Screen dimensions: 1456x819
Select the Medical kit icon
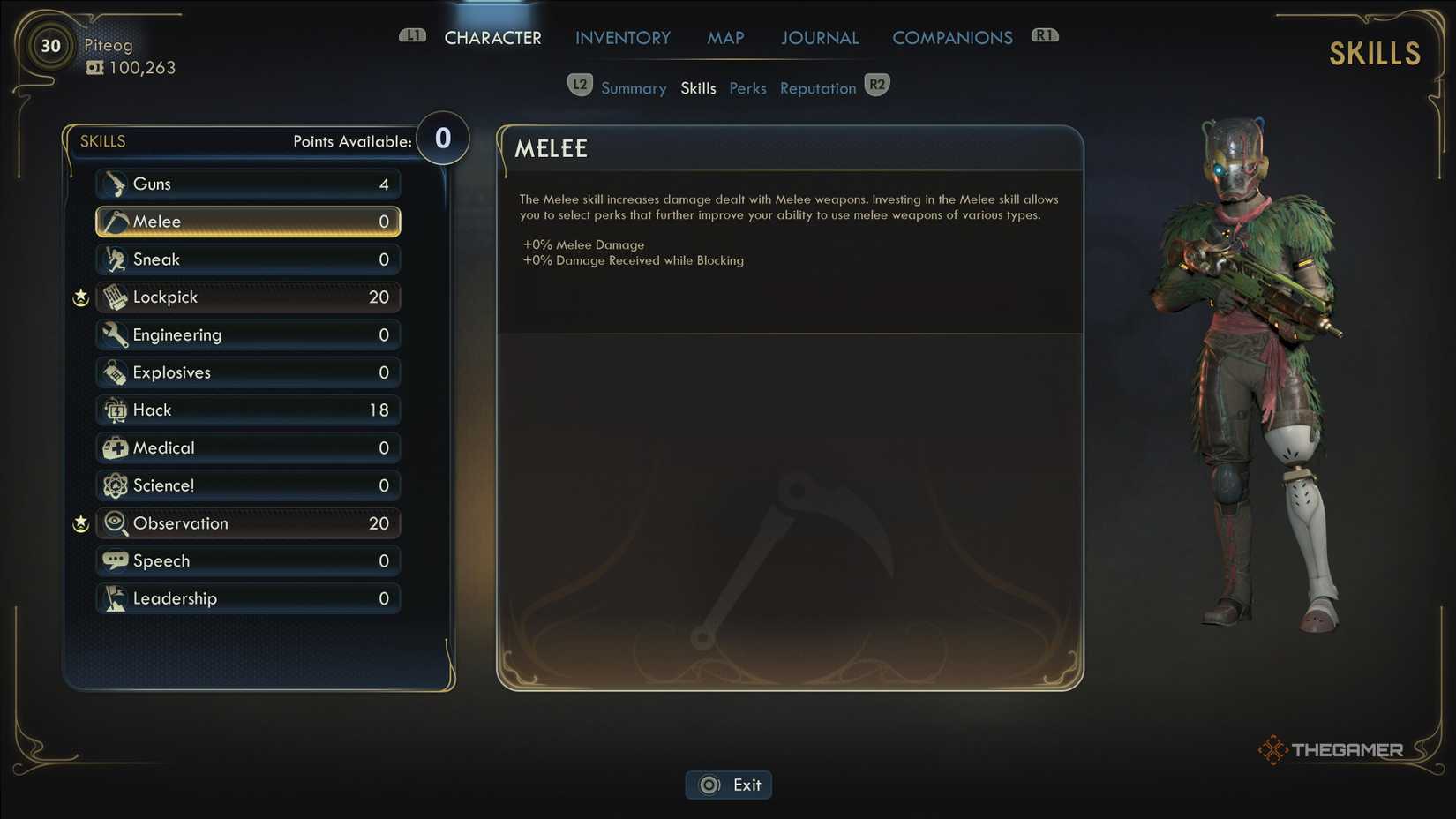tap(114, 447)
